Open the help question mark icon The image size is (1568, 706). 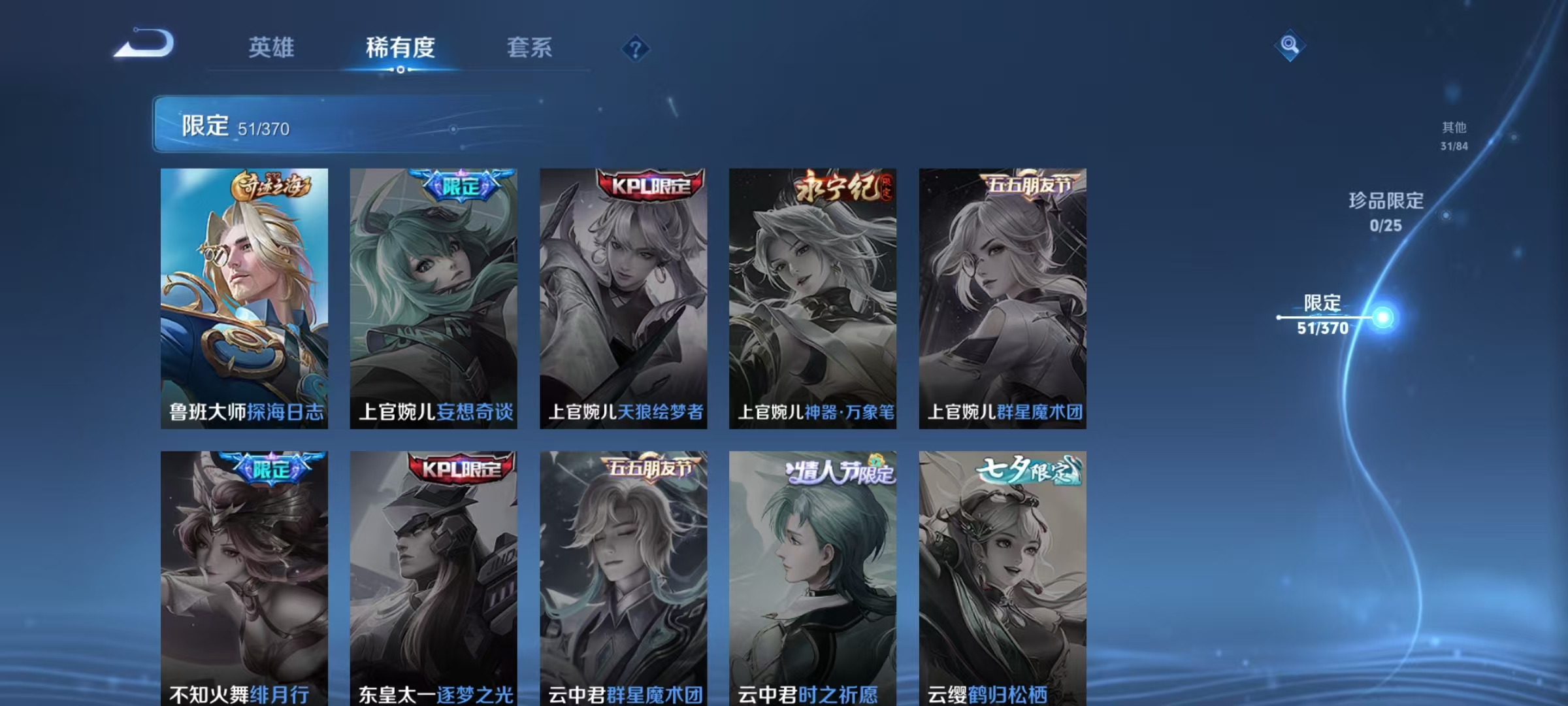pyautogui.click(x=637, y=47)
